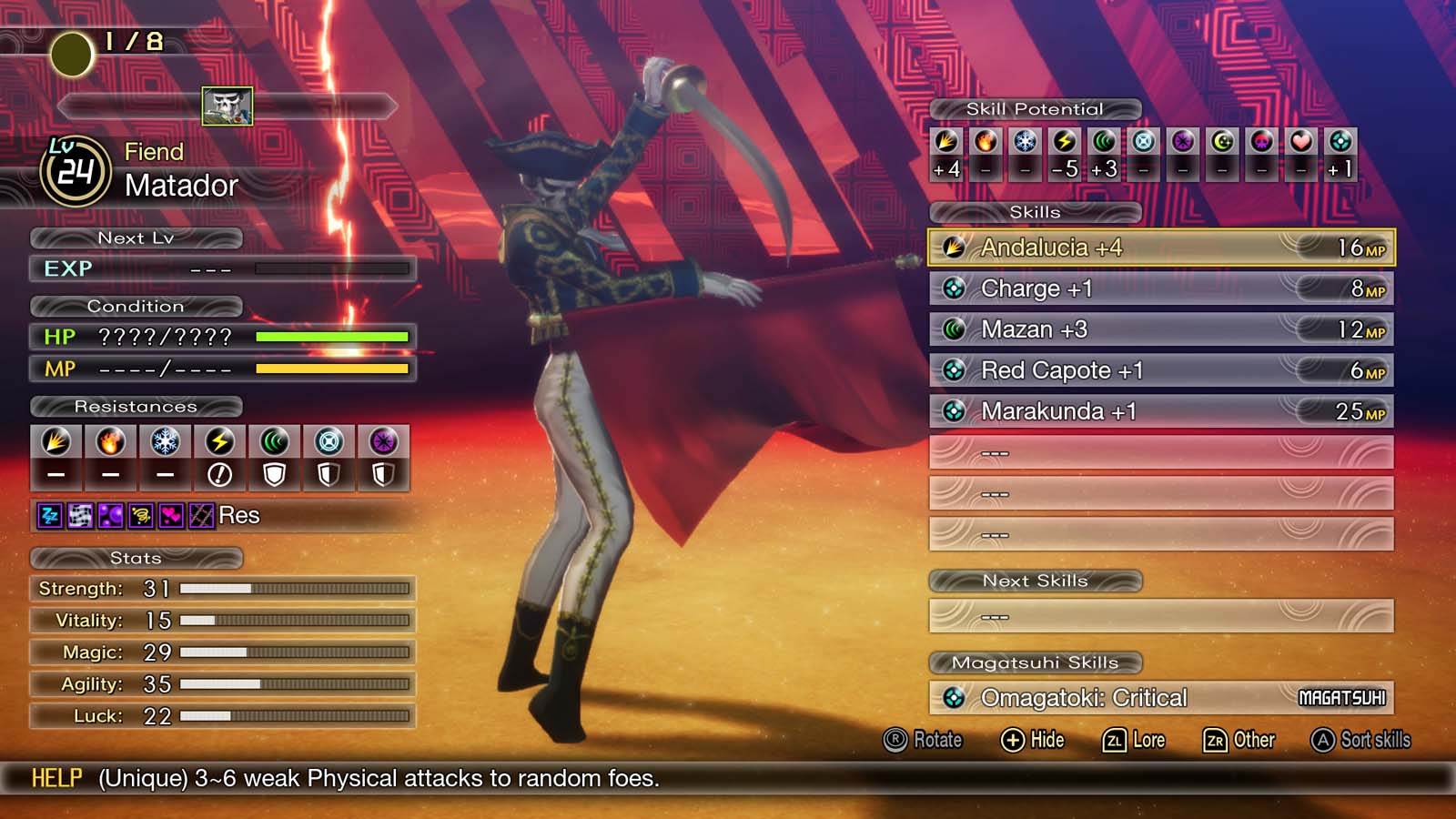Click the green Force icon beside Mazan
The image size is (1456, 819).
pos(952,329)
